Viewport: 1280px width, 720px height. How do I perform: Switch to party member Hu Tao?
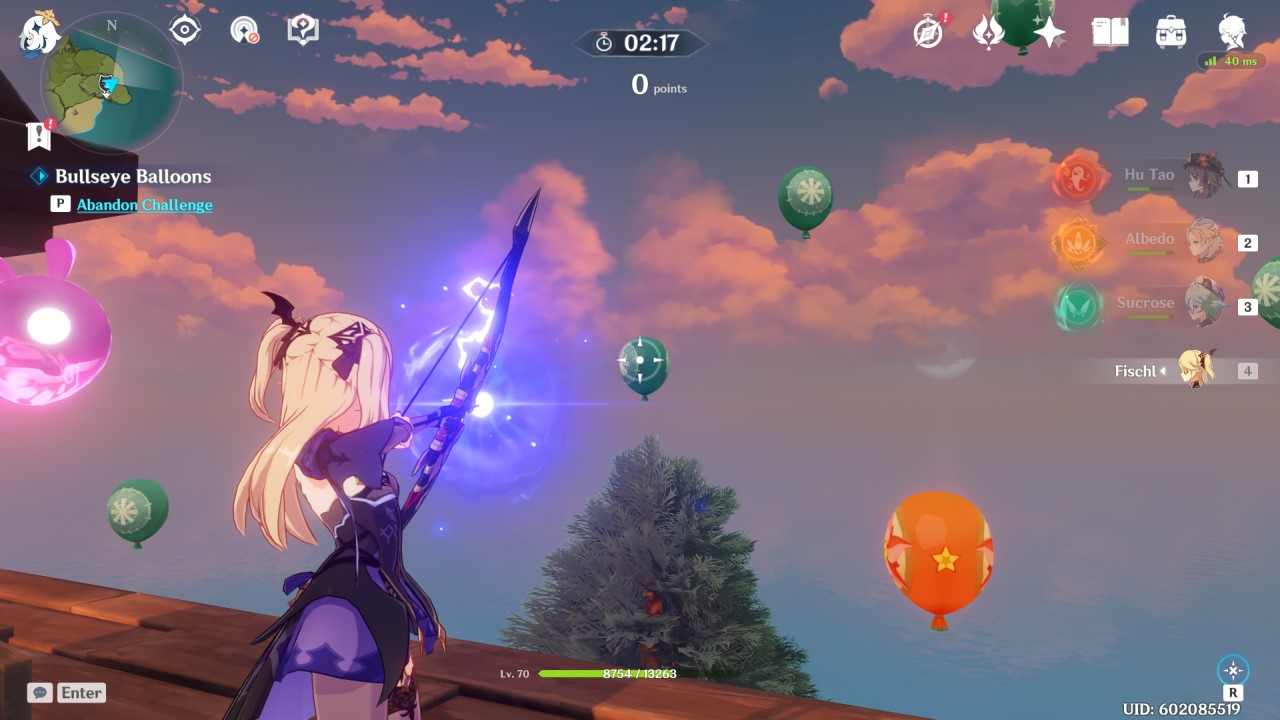tap(1180, 178)
